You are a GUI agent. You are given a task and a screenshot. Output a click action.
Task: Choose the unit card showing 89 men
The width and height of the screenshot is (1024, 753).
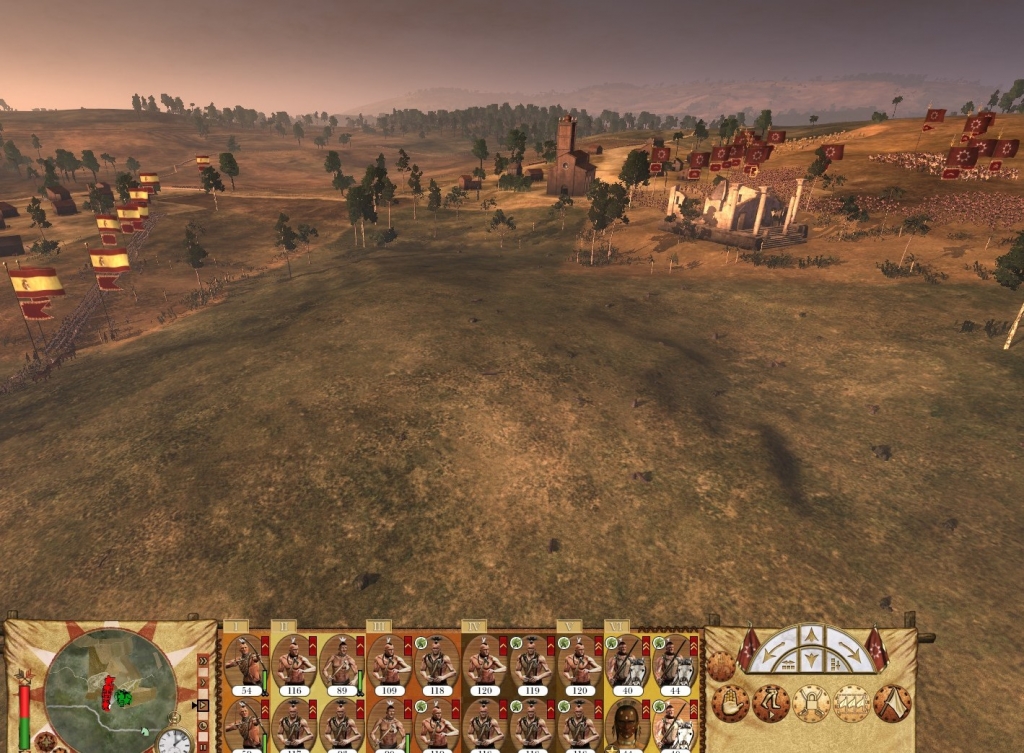[x=341, y=664]
